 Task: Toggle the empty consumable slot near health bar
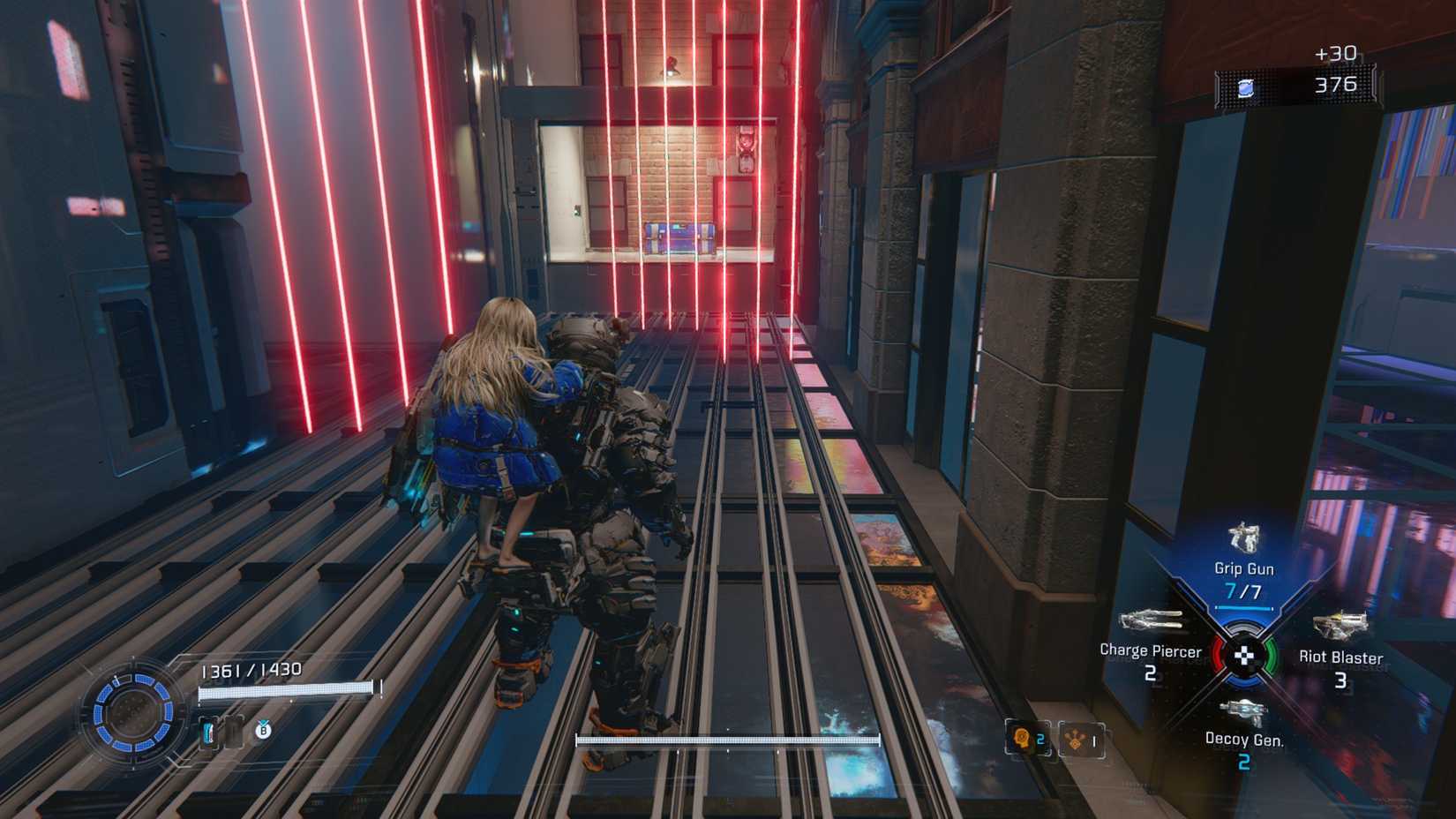point(234,732)
